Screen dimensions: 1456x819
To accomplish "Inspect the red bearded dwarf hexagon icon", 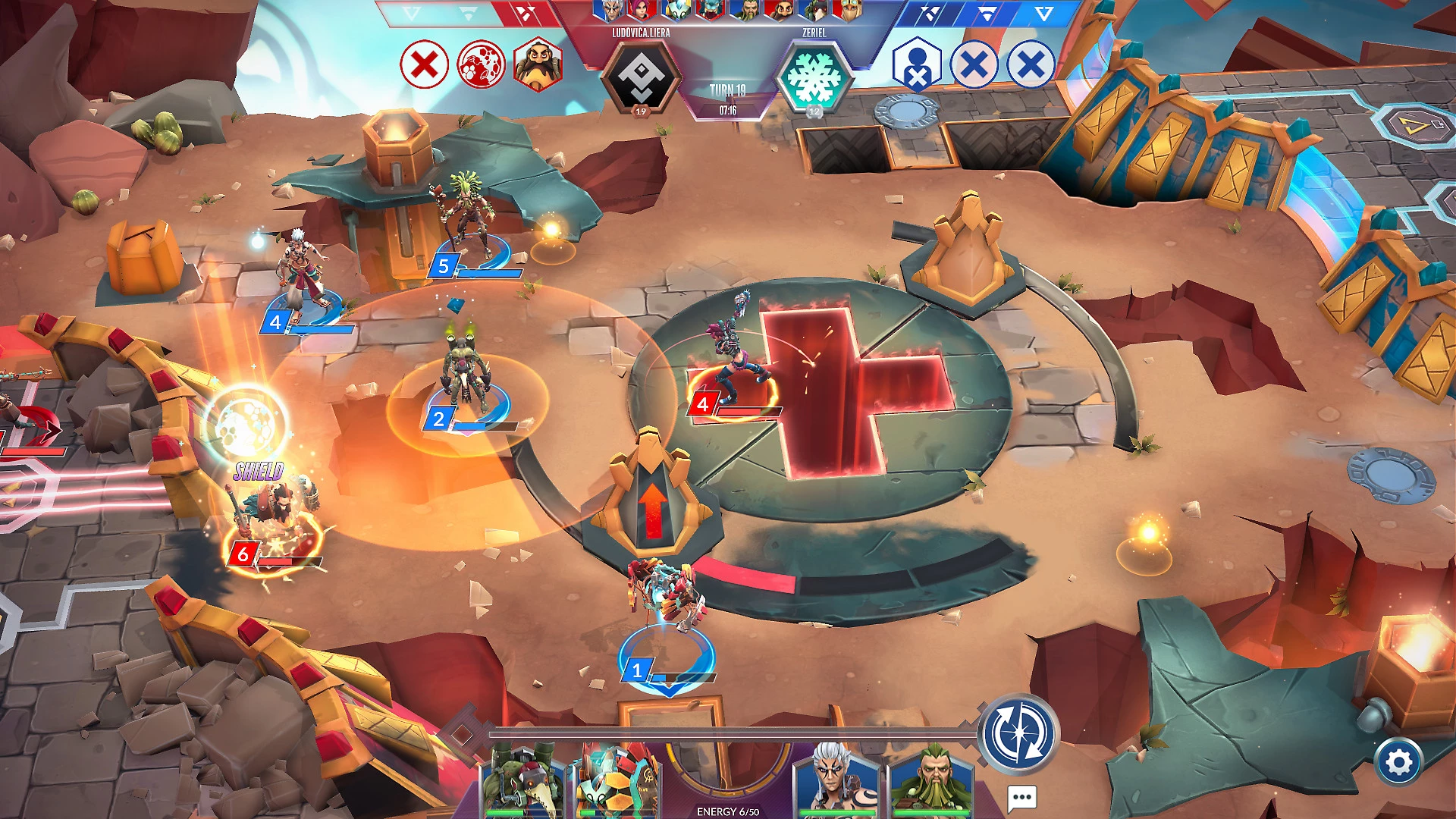I will (x=538, y=64).
